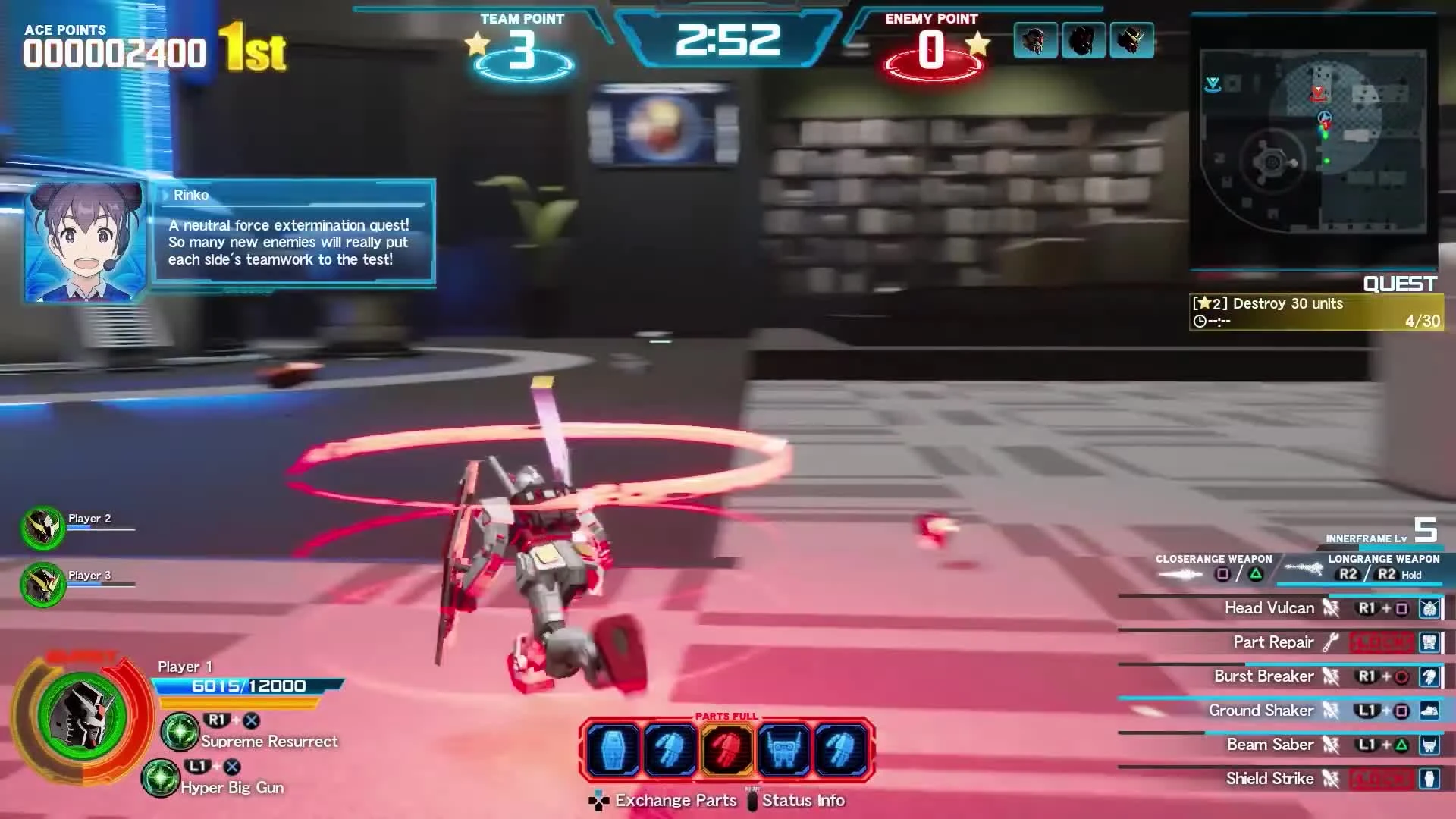Select the red highlighted body part slot
Screen dimensions: 1456x819
pos(726,749)
